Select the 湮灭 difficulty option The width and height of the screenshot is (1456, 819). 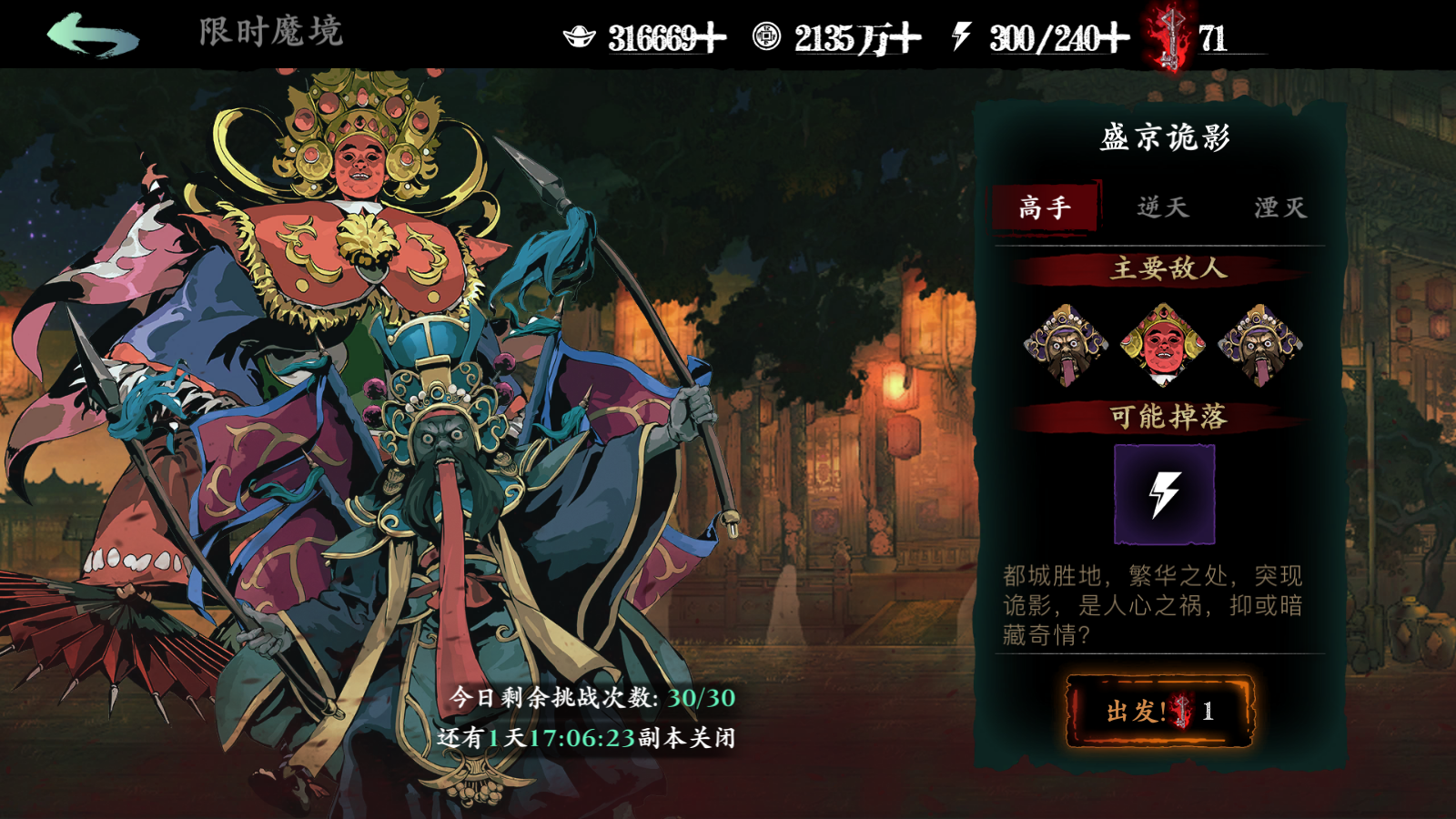click(x=1281, y=207)
